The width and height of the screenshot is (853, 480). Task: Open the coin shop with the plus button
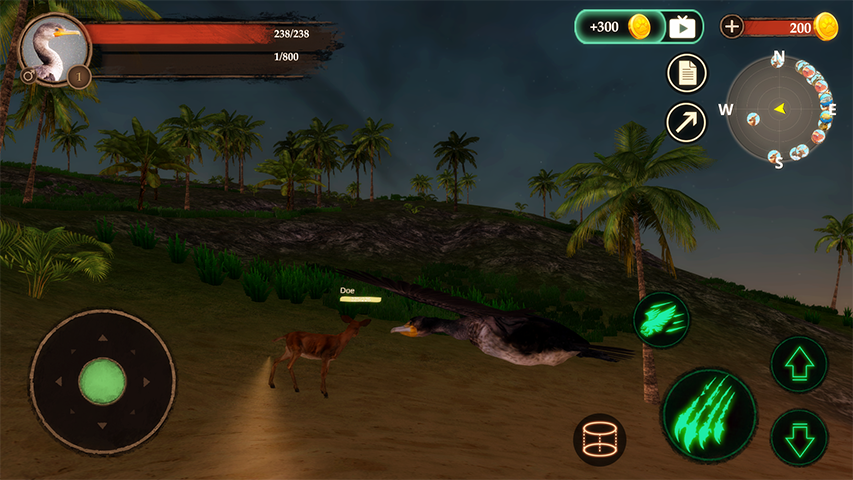click(732, 27)
